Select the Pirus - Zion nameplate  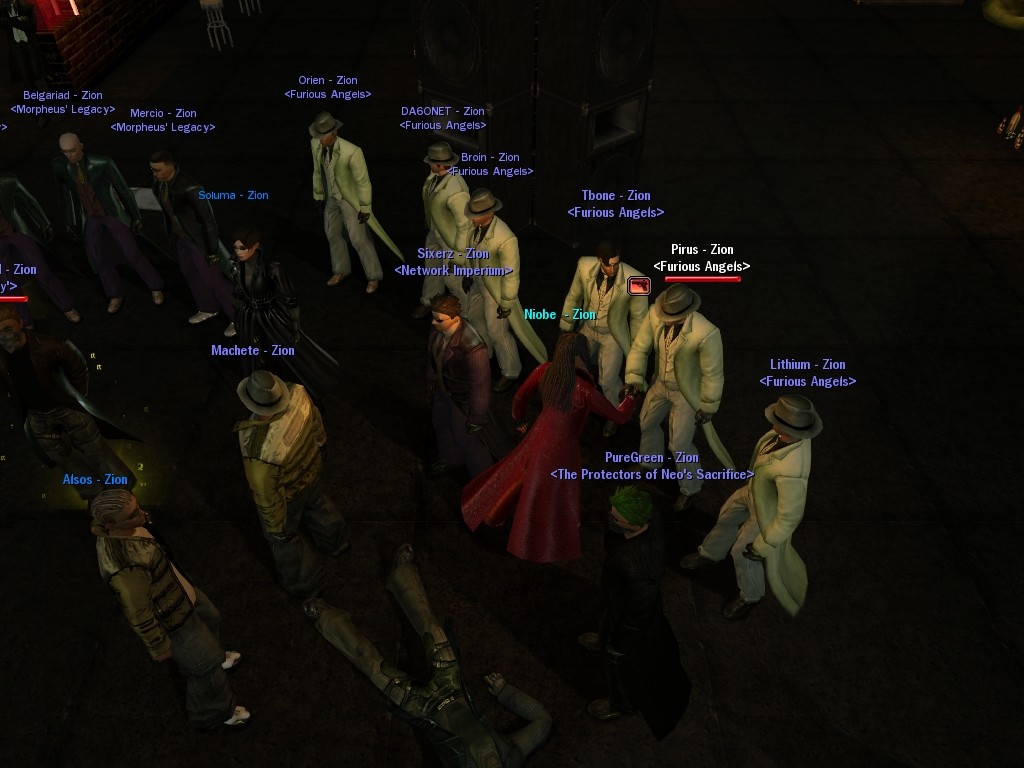coord(702,250)
